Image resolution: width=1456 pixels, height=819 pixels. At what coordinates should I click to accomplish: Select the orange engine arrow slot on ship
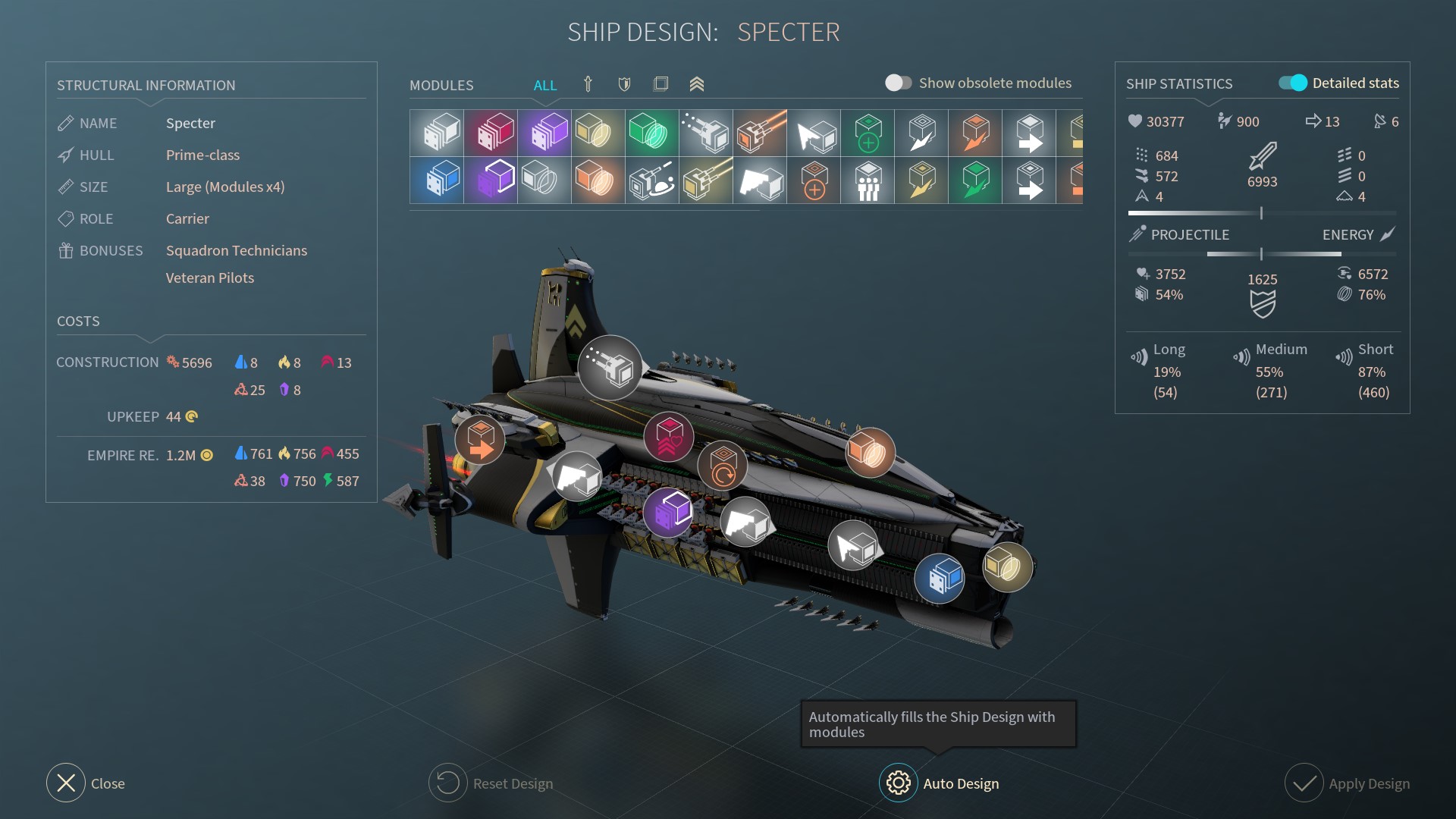point(479,439)
